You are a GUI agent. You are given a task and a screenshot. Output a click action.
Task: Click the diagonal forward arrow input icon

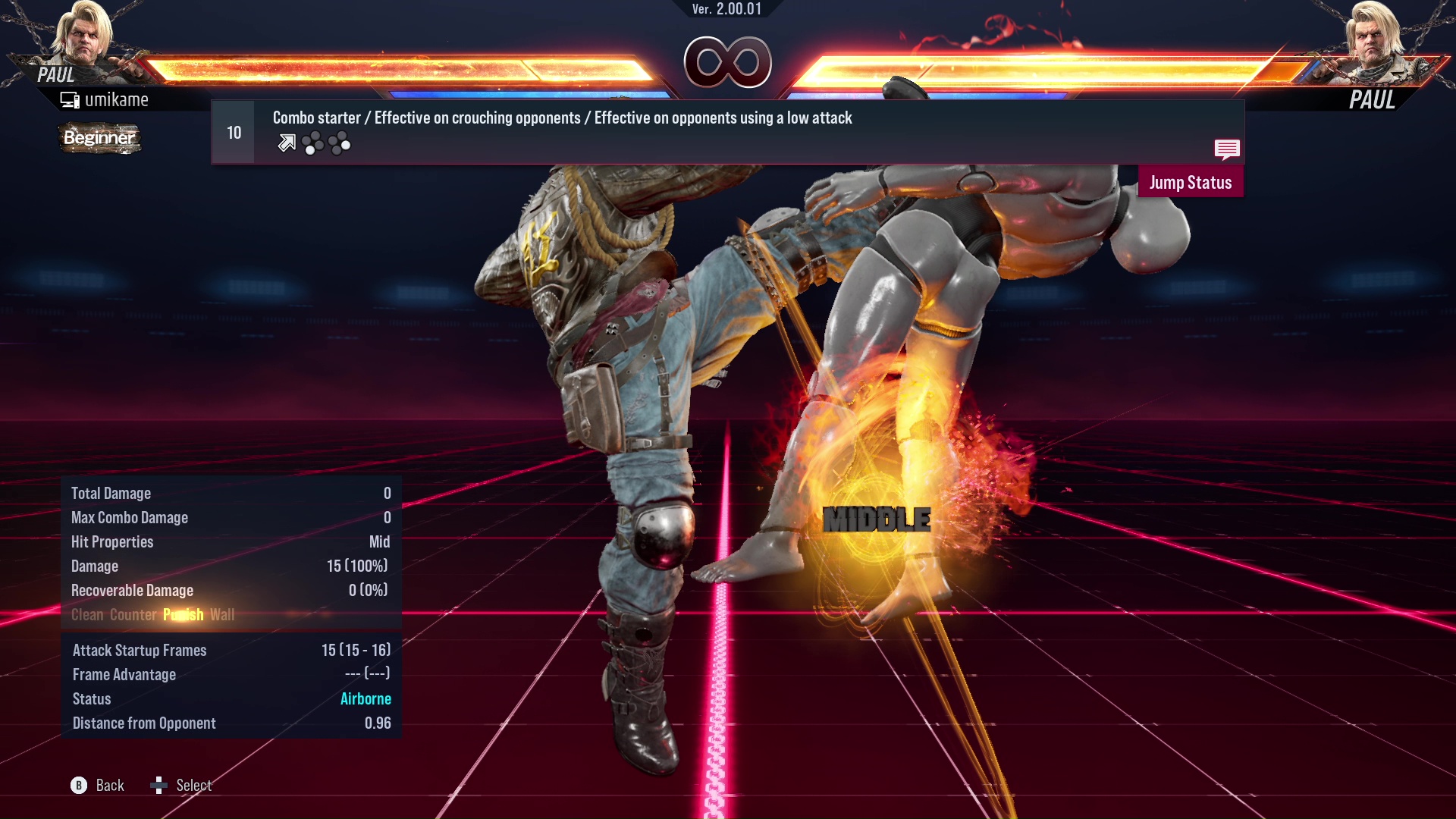click(x=286, y=142)
